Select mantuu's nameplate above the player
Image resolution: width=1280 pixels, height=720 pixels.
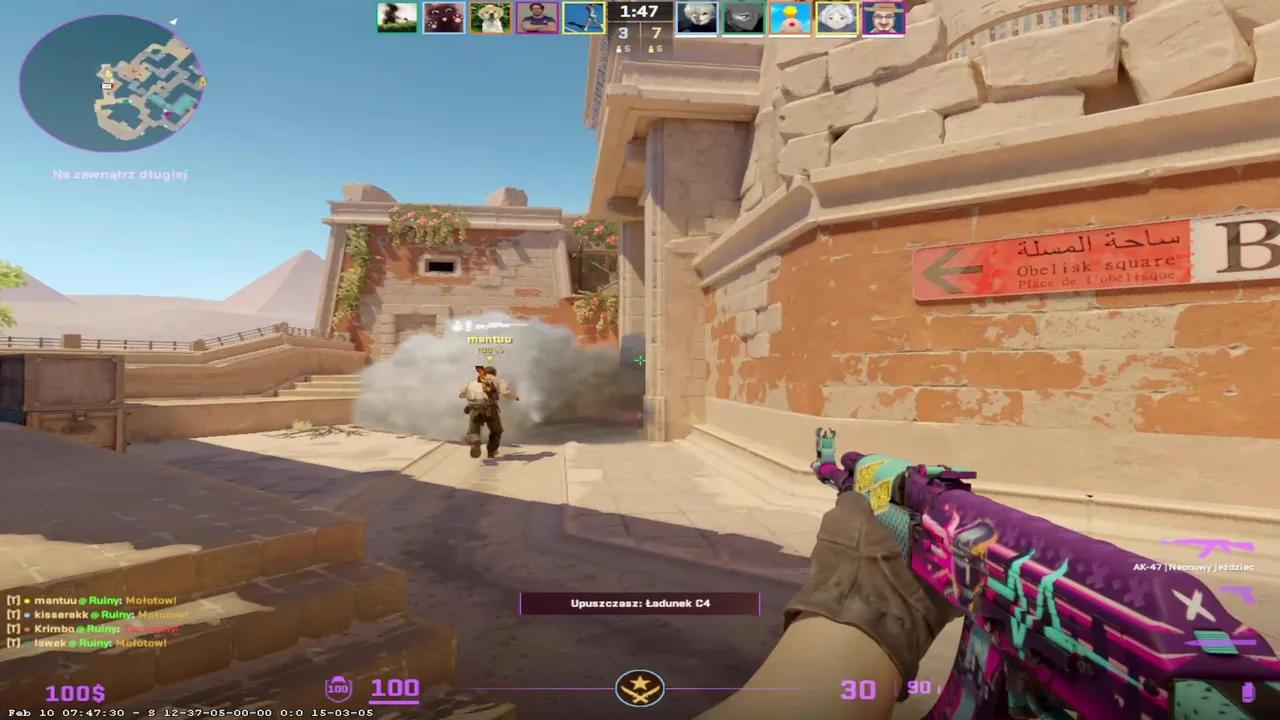tap(489, 339)
